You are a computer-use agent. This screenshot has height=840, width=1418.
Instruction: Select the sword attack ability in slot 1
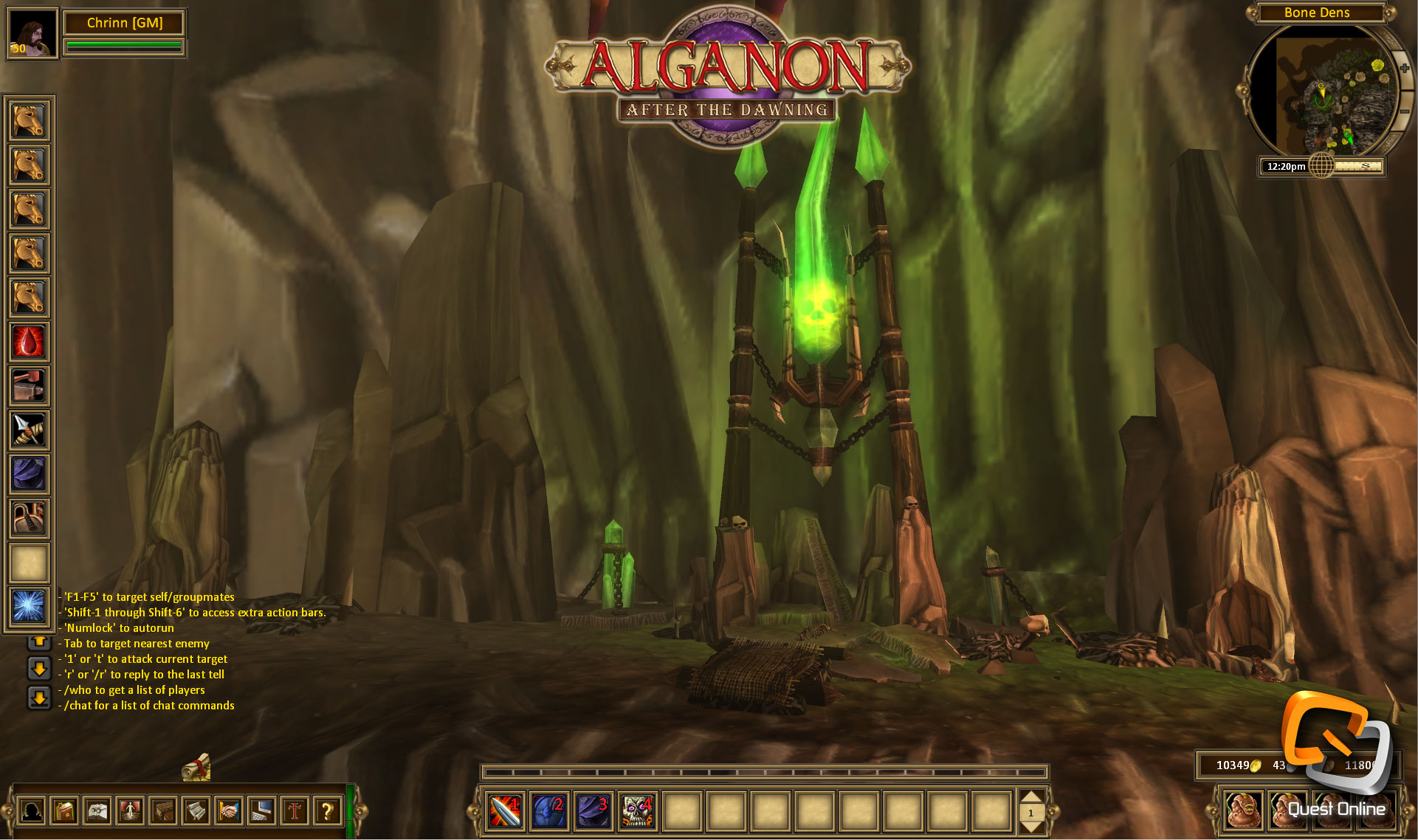pos(505,811)
